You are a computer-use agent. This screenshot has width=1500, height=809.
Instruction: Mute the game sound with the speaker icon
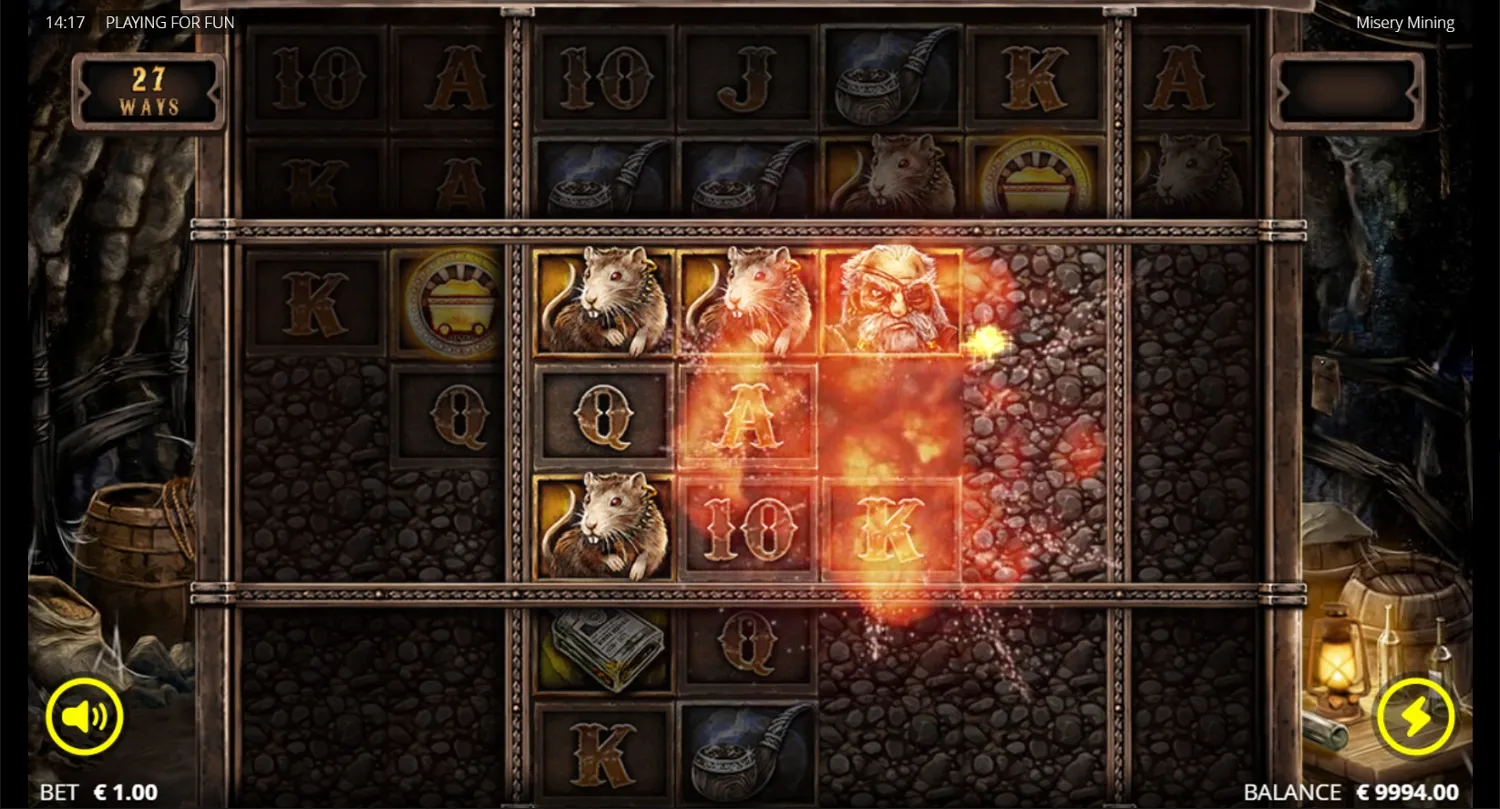point(85,715)
